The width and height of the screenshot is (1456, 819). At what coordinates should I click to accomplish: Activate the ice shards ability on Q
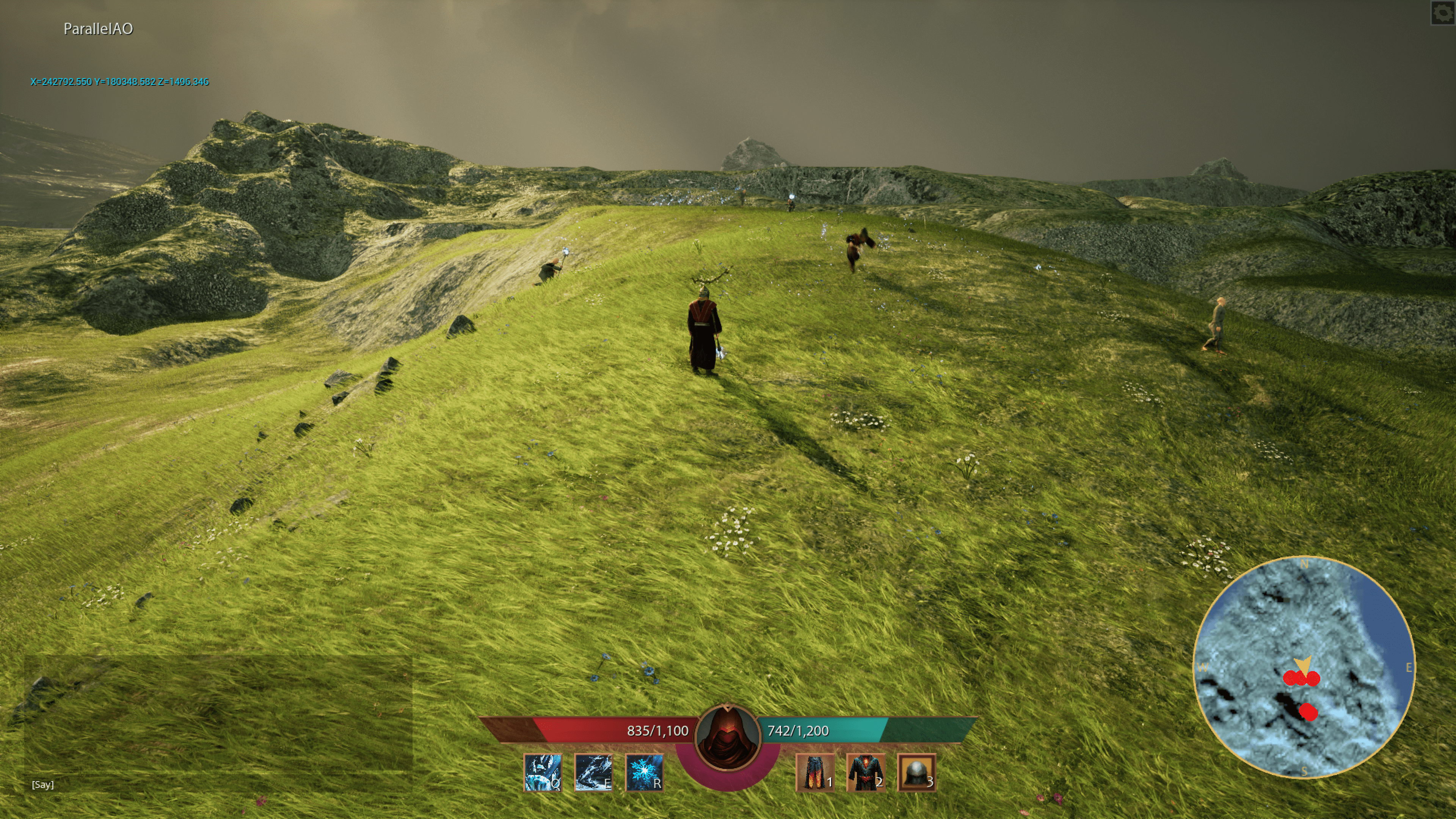click(x=543, y=772)
